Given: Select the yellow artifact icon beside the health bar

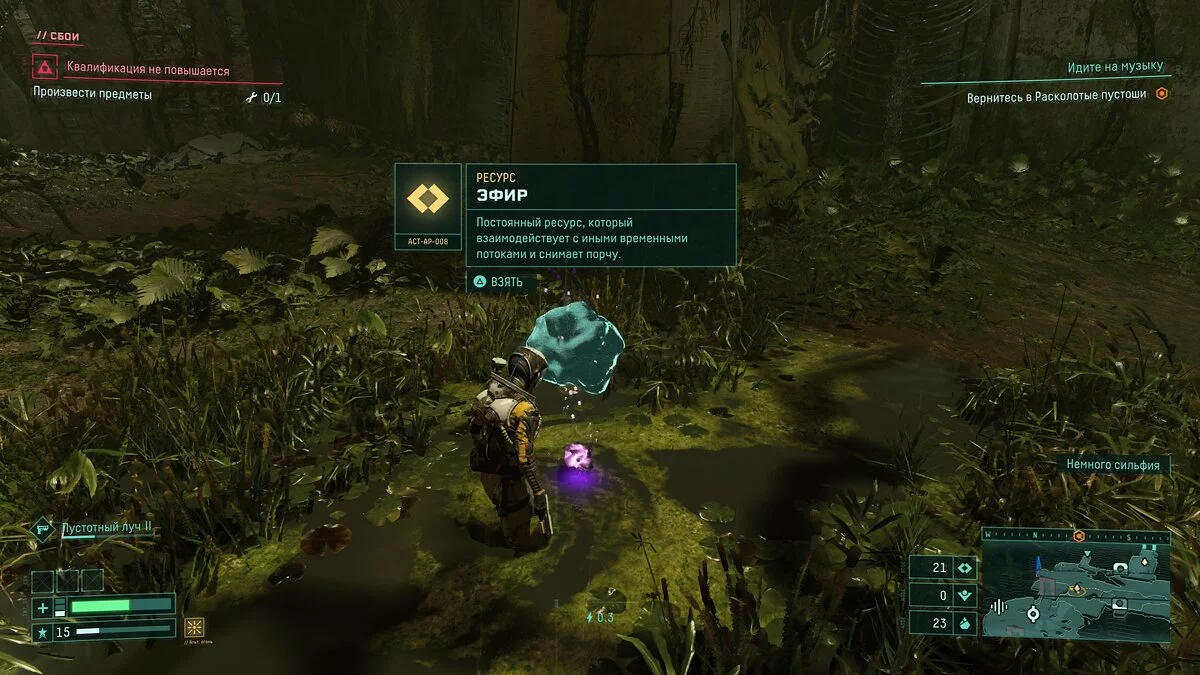Looking at the screenshot, I should coord(195,627).
